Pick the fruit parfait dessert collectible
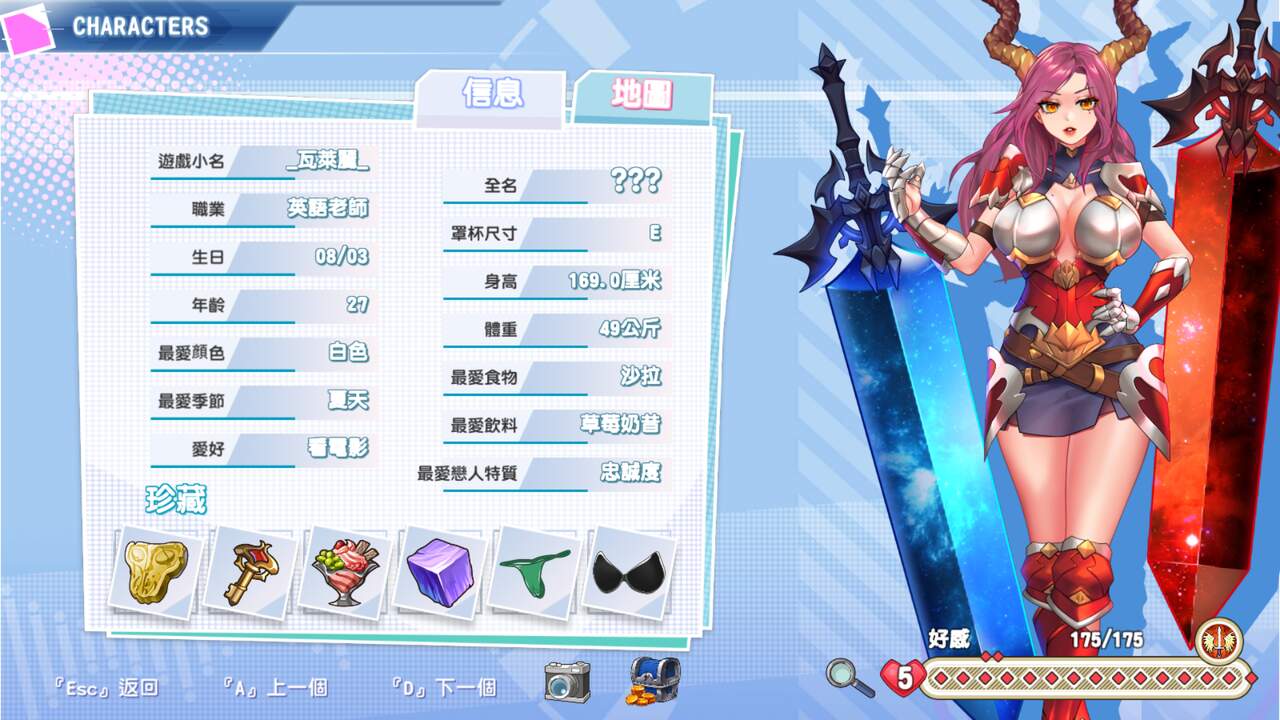1280x720 pixels. pyautogui.click(x=344, y=571)
